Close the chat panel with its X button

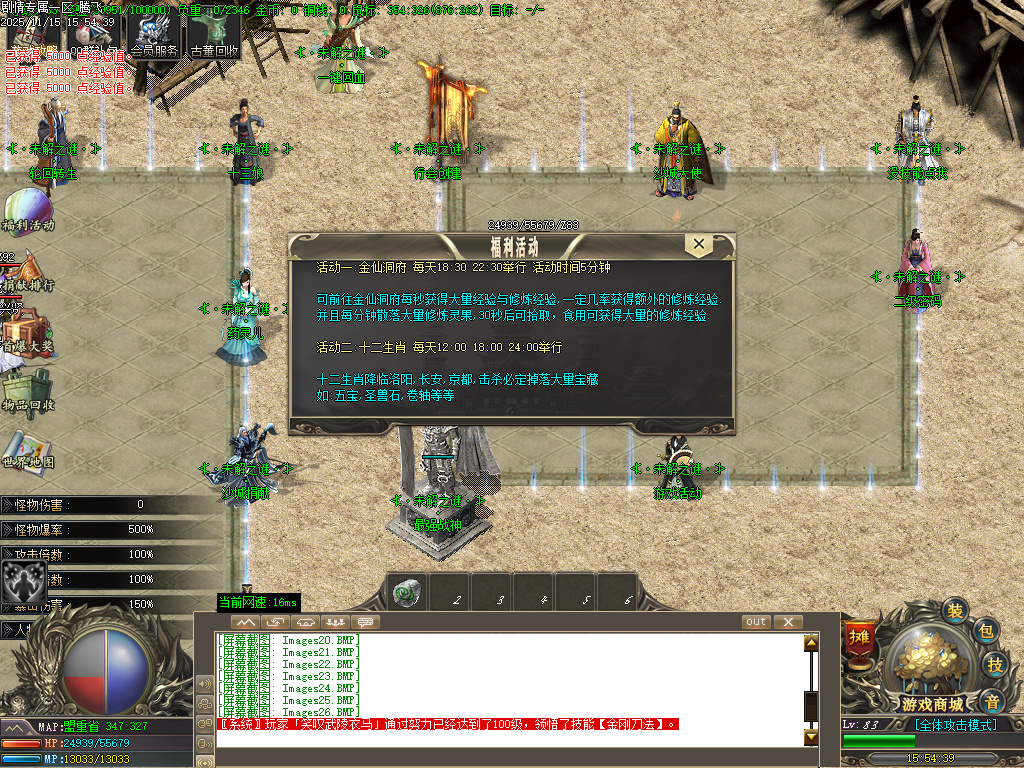(x=788, y=622)
